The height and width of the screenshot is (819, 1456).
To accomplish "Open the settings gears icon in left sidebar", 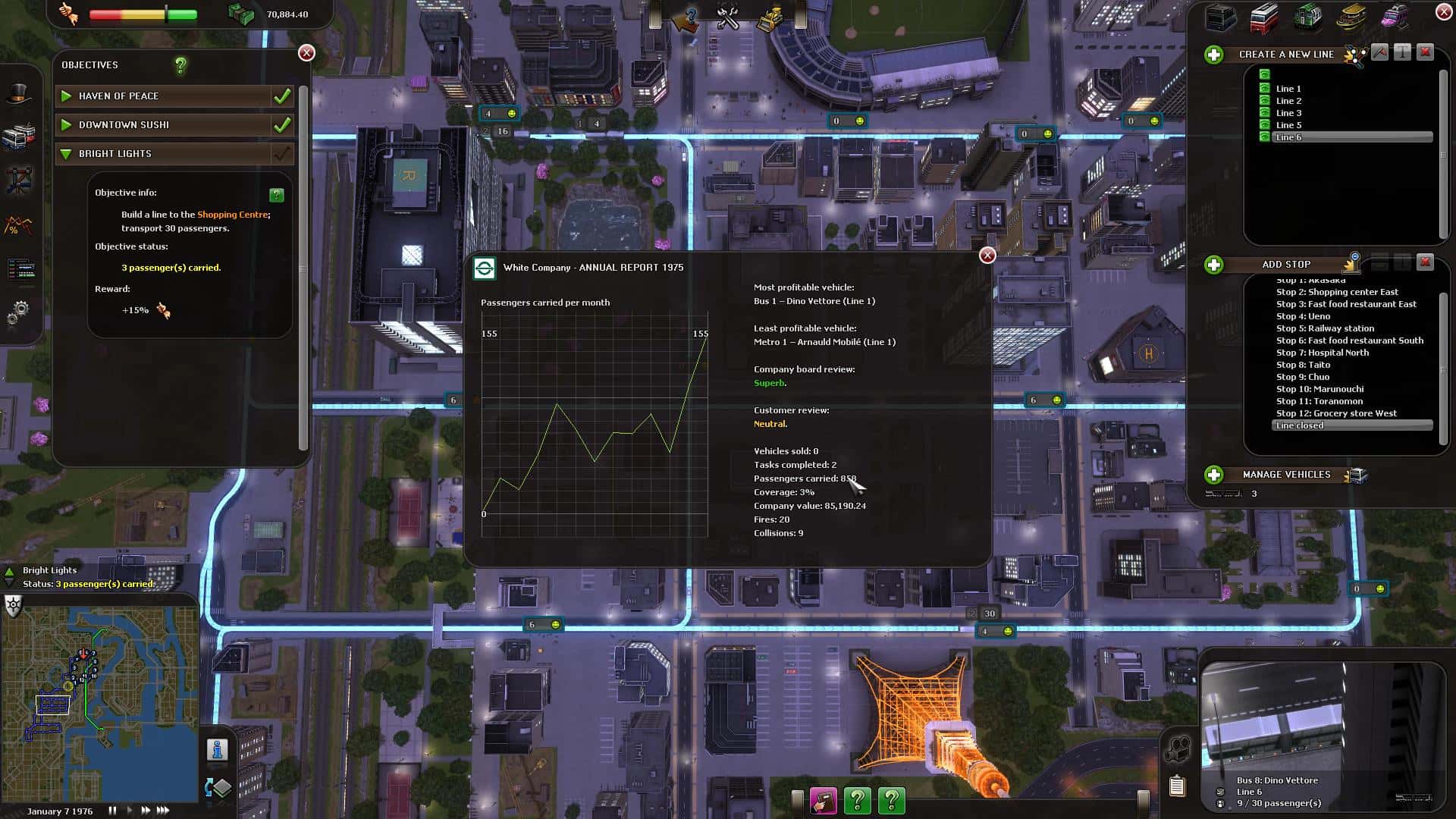I will click(20, 309).
